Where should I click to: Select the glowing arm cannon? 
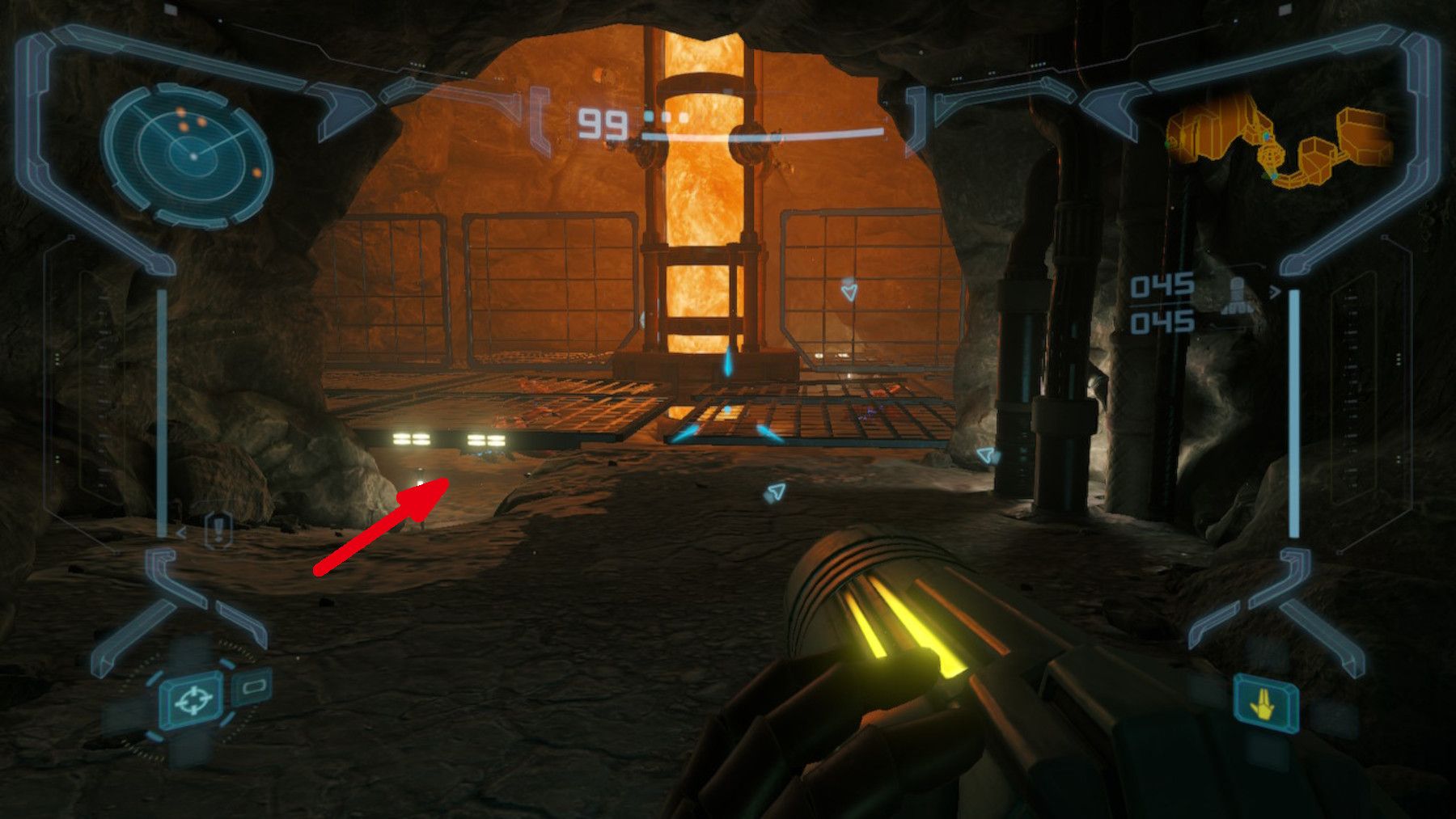[906, 647]
